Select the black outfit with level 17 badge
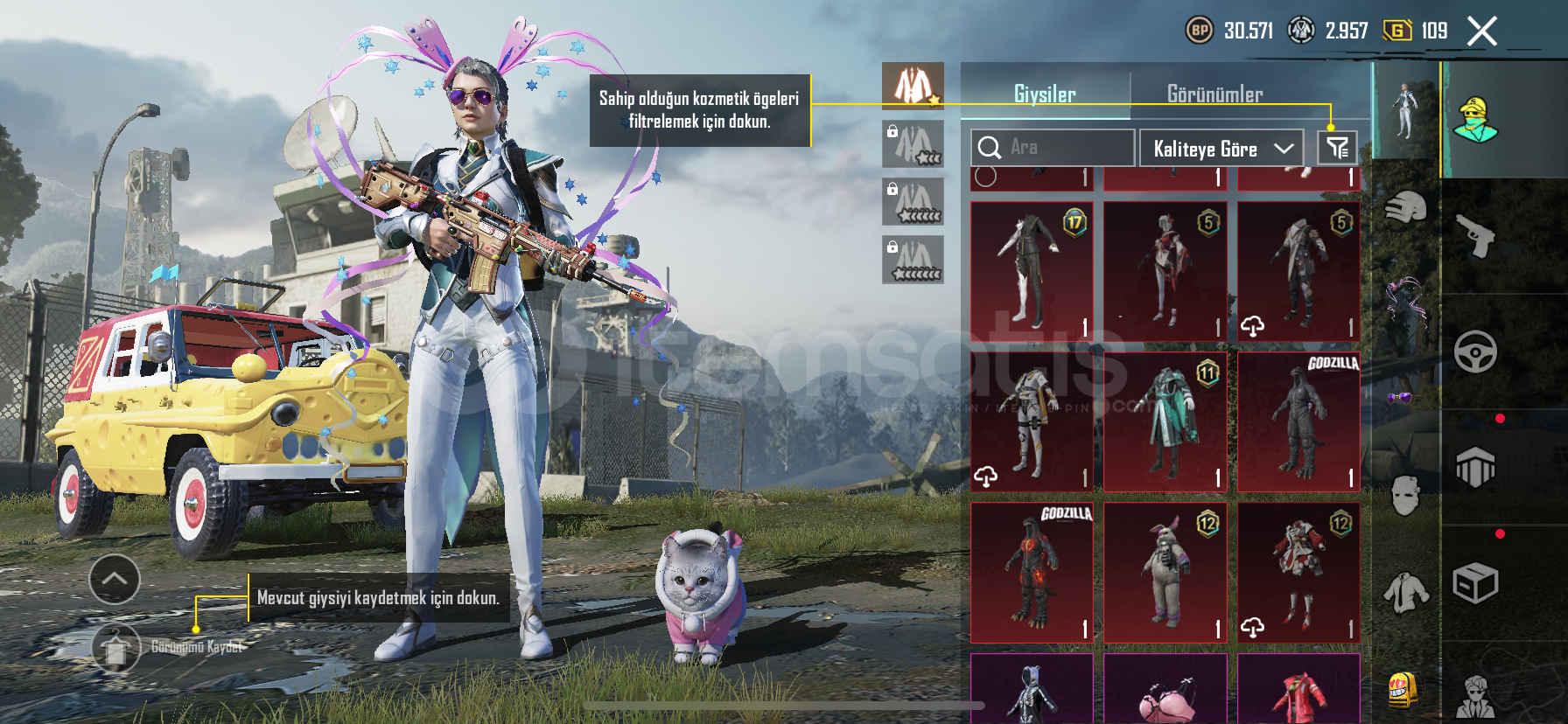 [x=1032, y=271]
